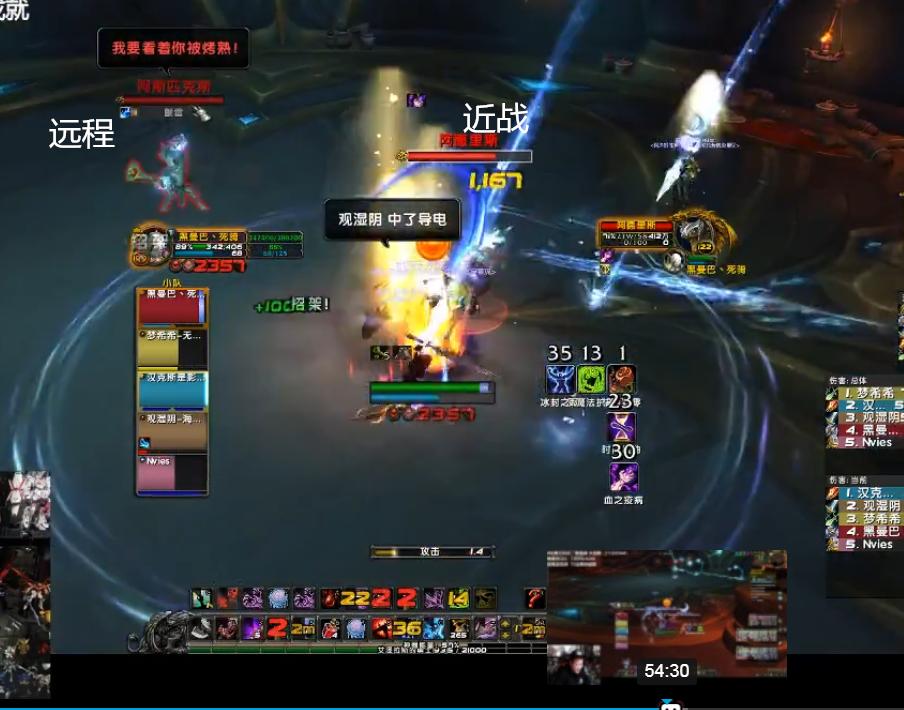904x710 pixels.
Task: Click the Icebound Fortitude (冰封之韧) cooldown icon
Action: click(x=560, y=381)
